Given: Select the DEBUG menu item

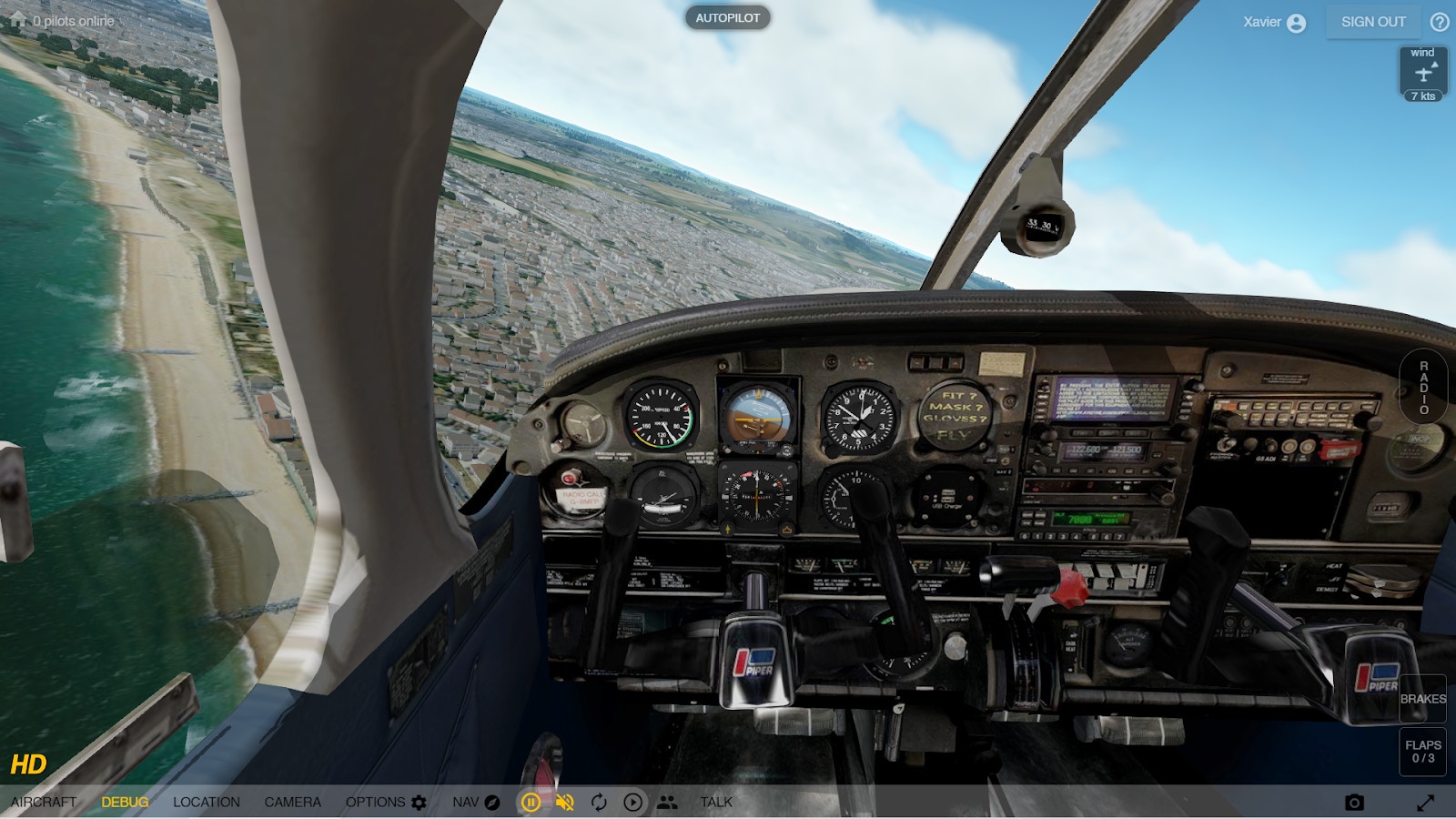Looking at the screenshot, I should [125, 802].
